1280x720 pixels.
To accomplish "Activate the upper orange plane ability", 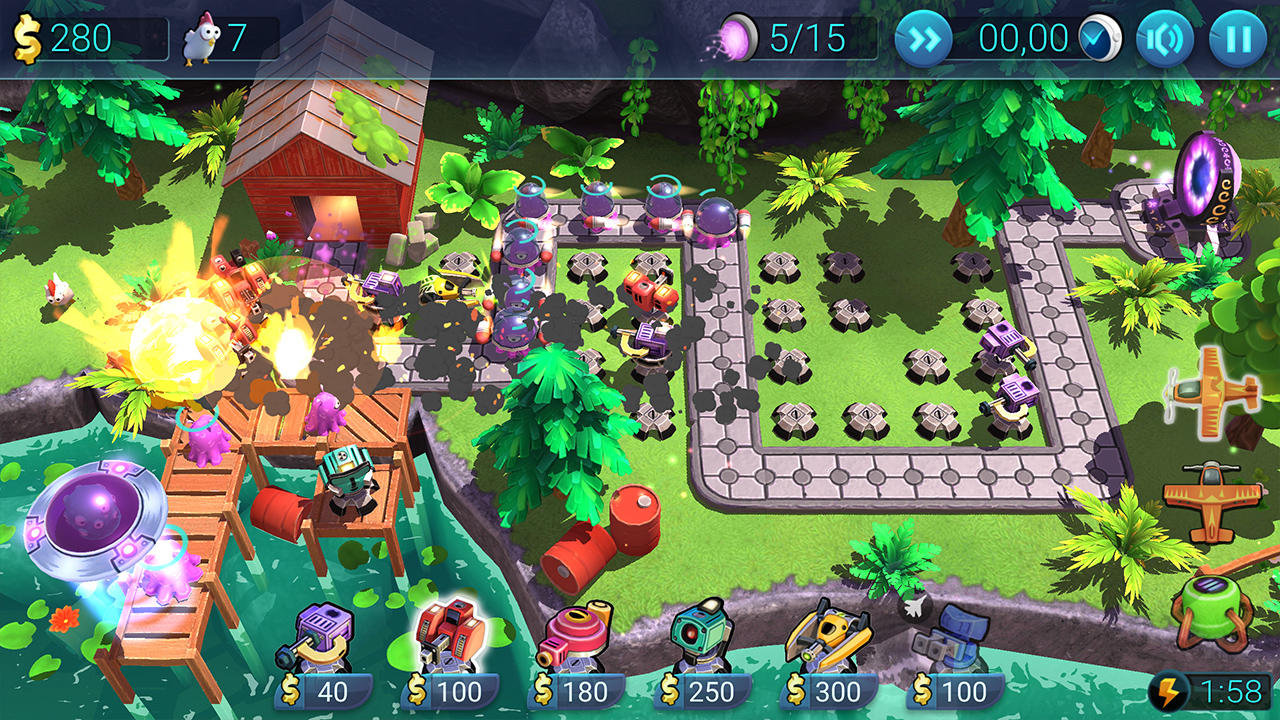I will point(1215,390).
